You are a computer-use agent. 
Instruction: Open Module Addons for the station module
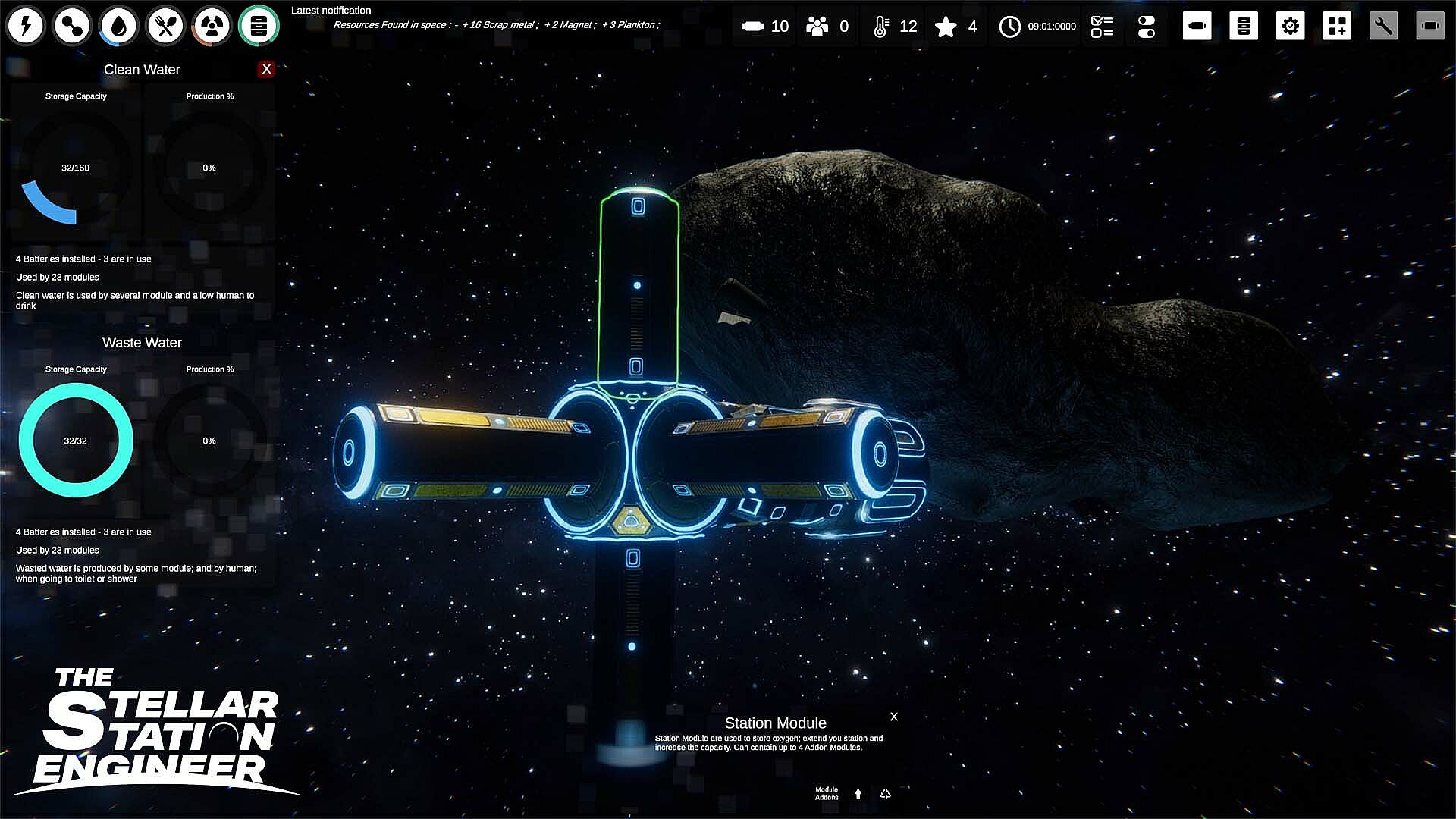pyautogui.click(x=827, y=793)
